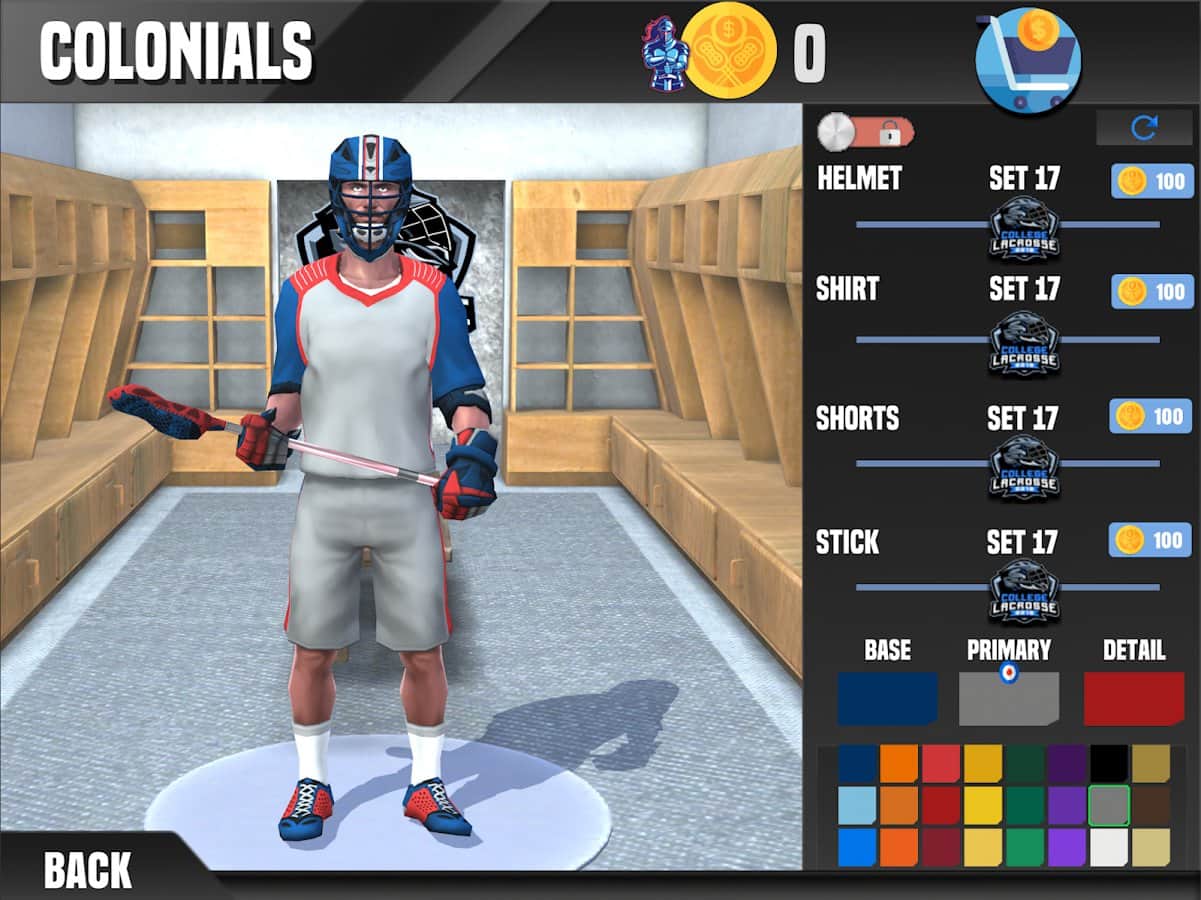Screen dimensions: 1201x900
Task: Pick the black palette swatch
Action: [x=1108, y=763]
